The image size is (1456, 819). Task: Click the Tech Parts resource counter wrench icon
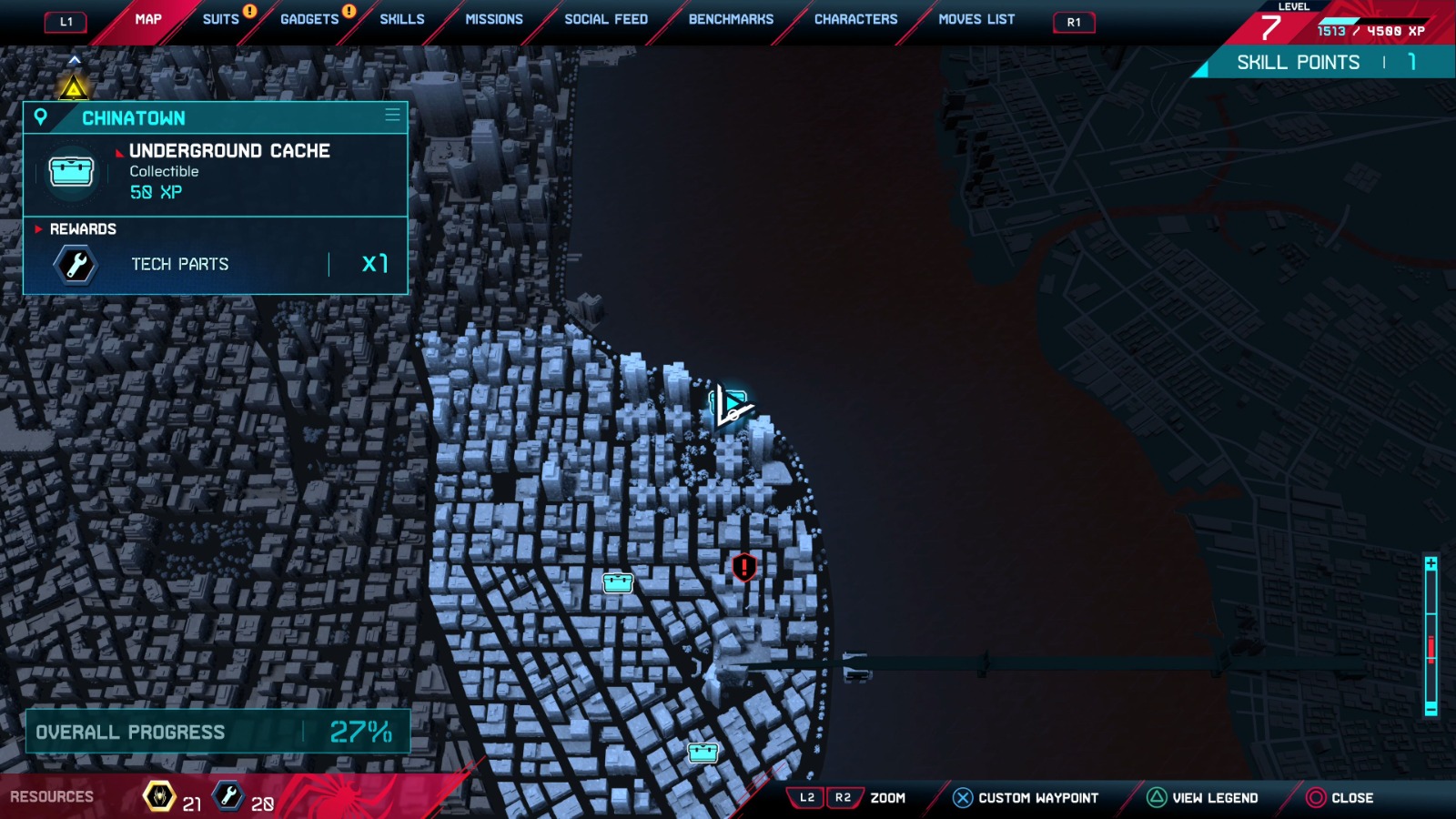point(228,794)
